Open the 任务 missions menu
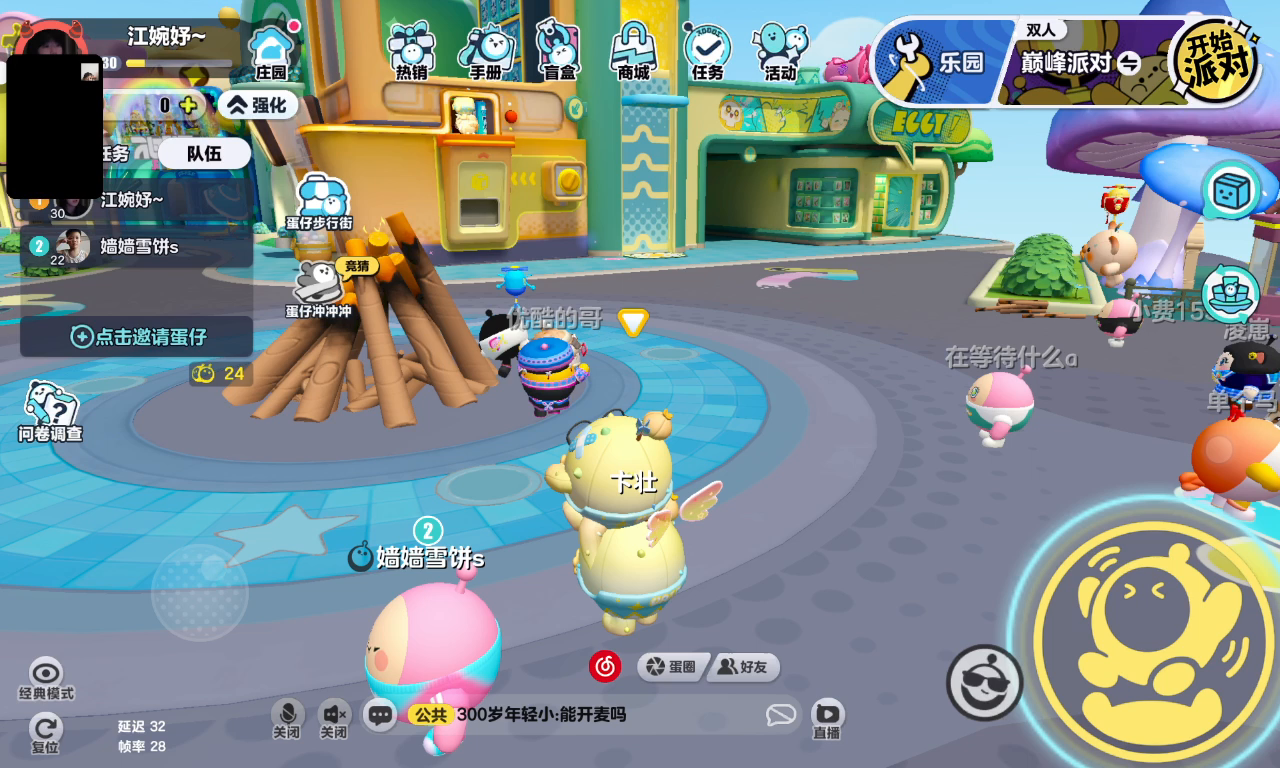 707,50
